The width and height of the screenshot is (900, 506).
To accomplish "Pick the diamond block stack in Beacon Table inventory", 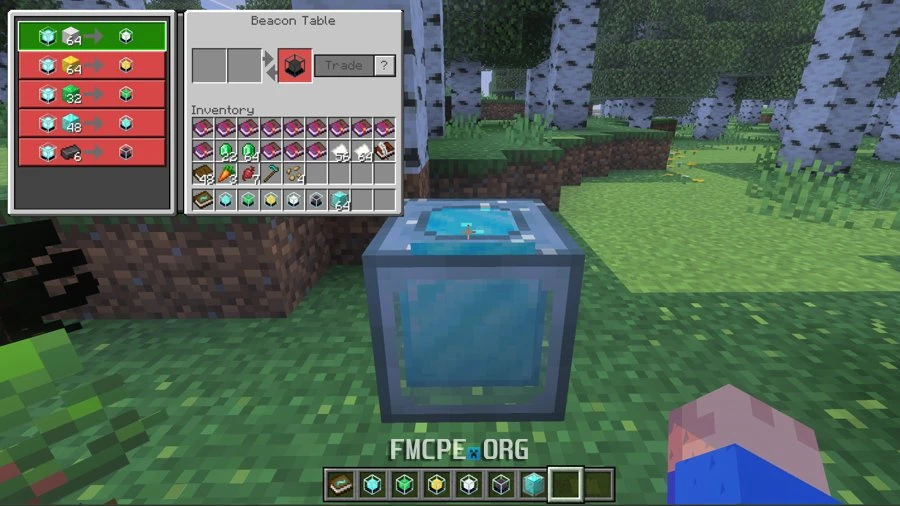I will coord(338,200).
